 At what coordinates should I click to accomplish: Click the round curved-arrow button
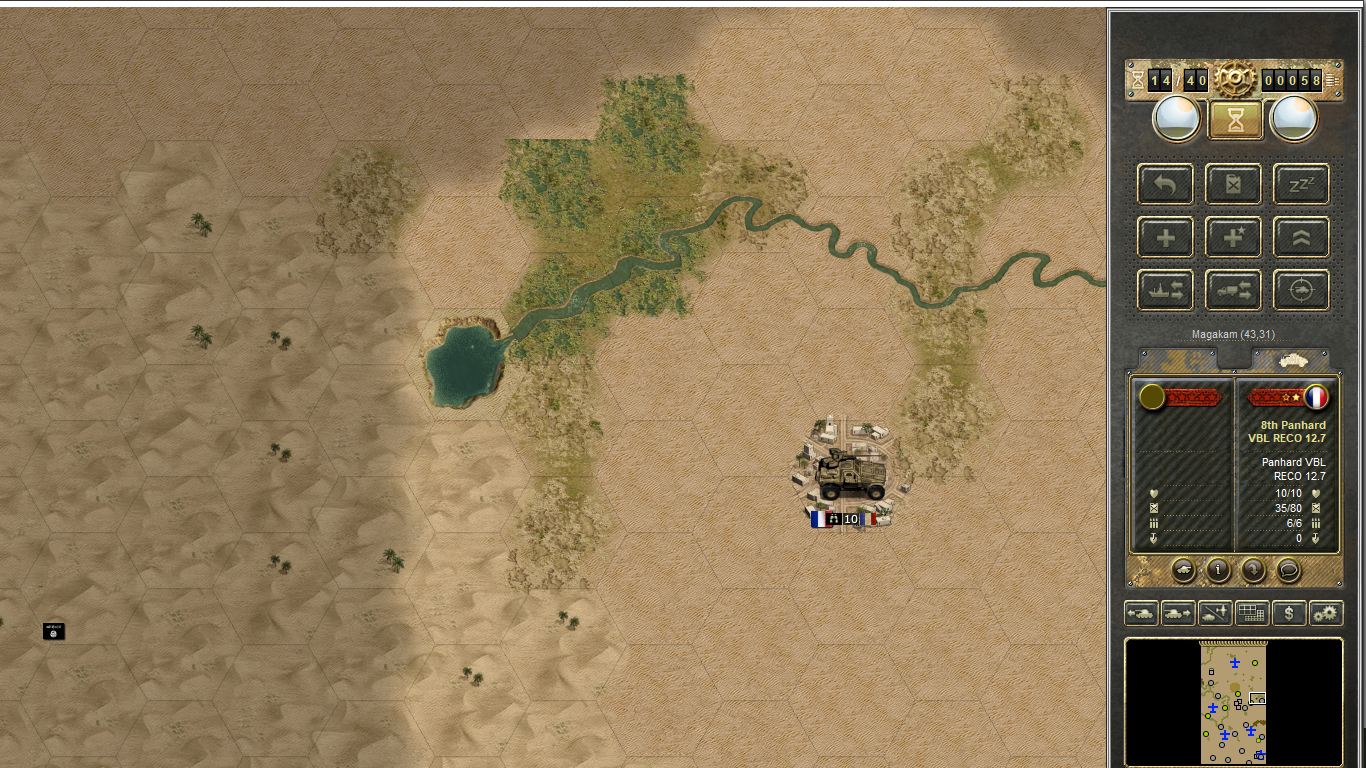(1253, 570)
